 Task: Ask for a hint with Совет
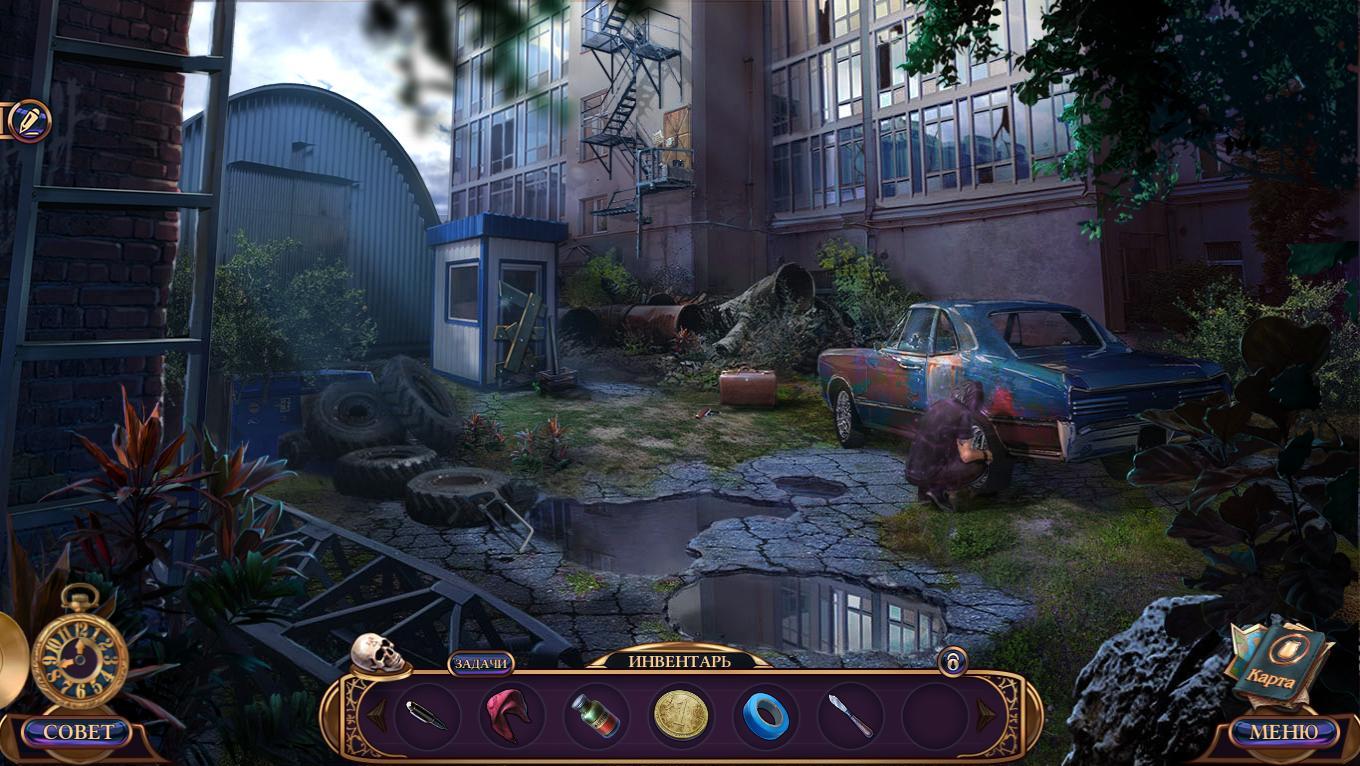point(78,732)
